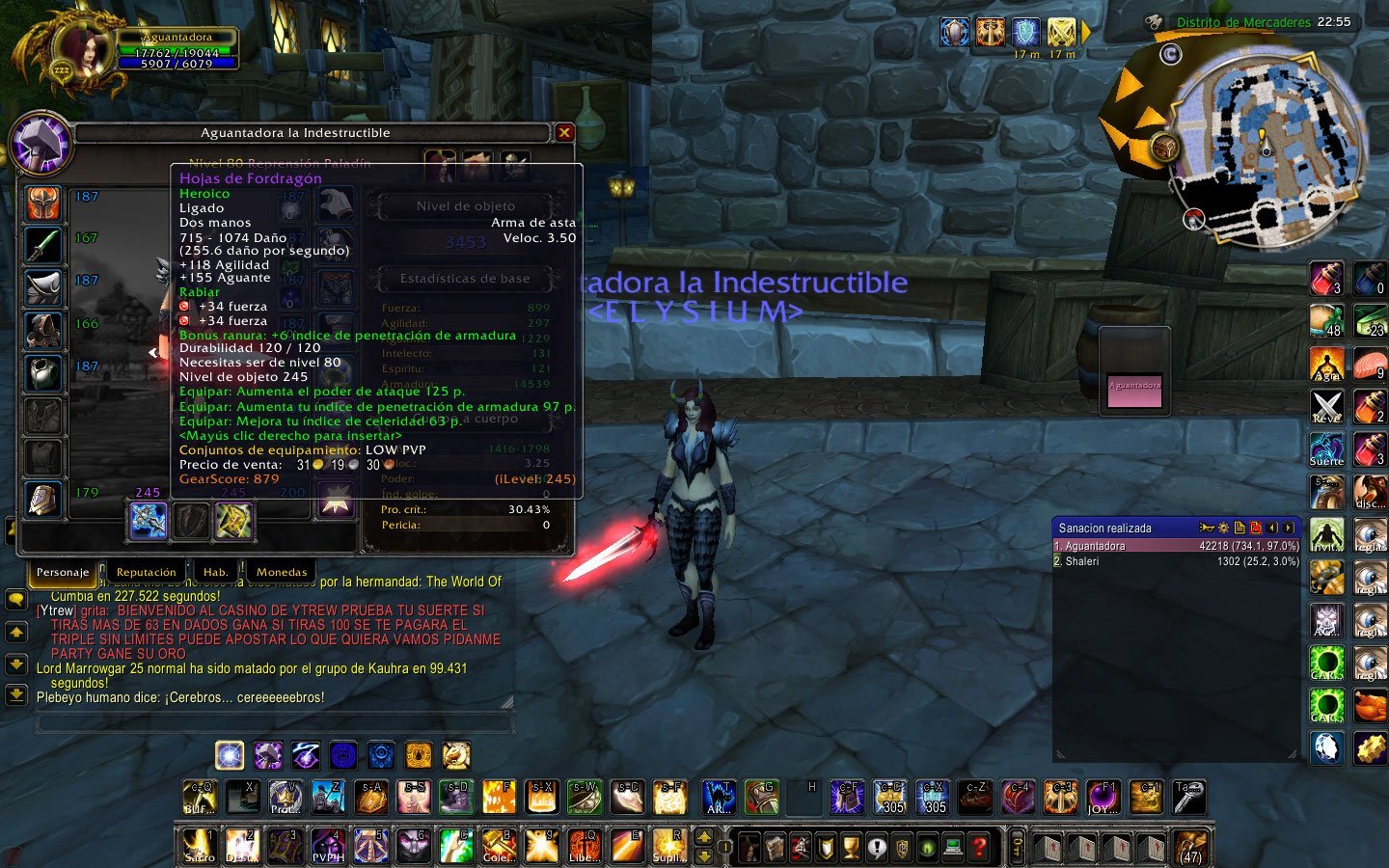This screenshot has height=868, width=1389.
Task: Click the action bar page-up arrow
Action: (x=704, y=836)
